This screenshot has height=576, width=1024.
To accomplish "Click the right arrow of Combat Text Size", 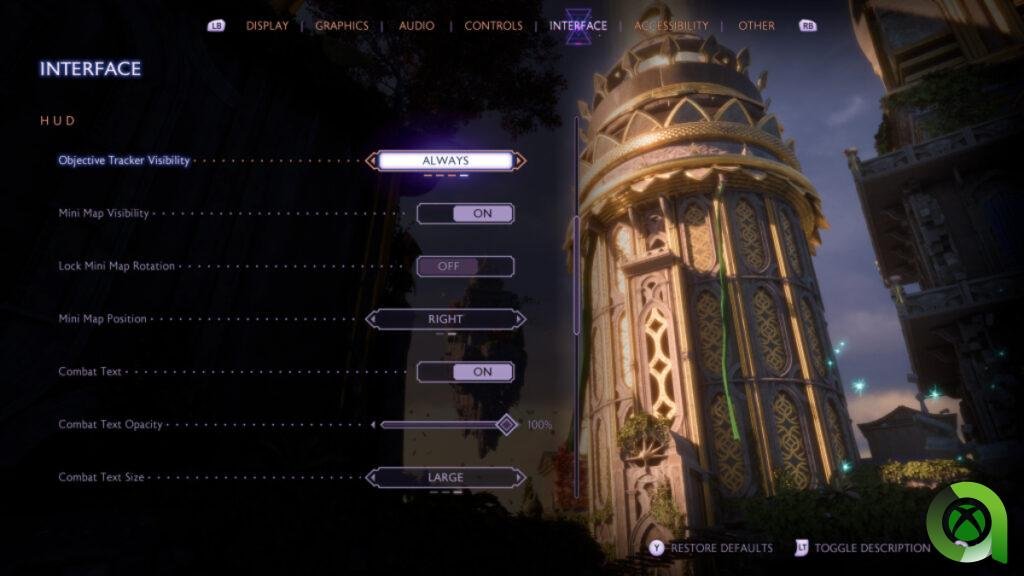I will pos(520,478).
